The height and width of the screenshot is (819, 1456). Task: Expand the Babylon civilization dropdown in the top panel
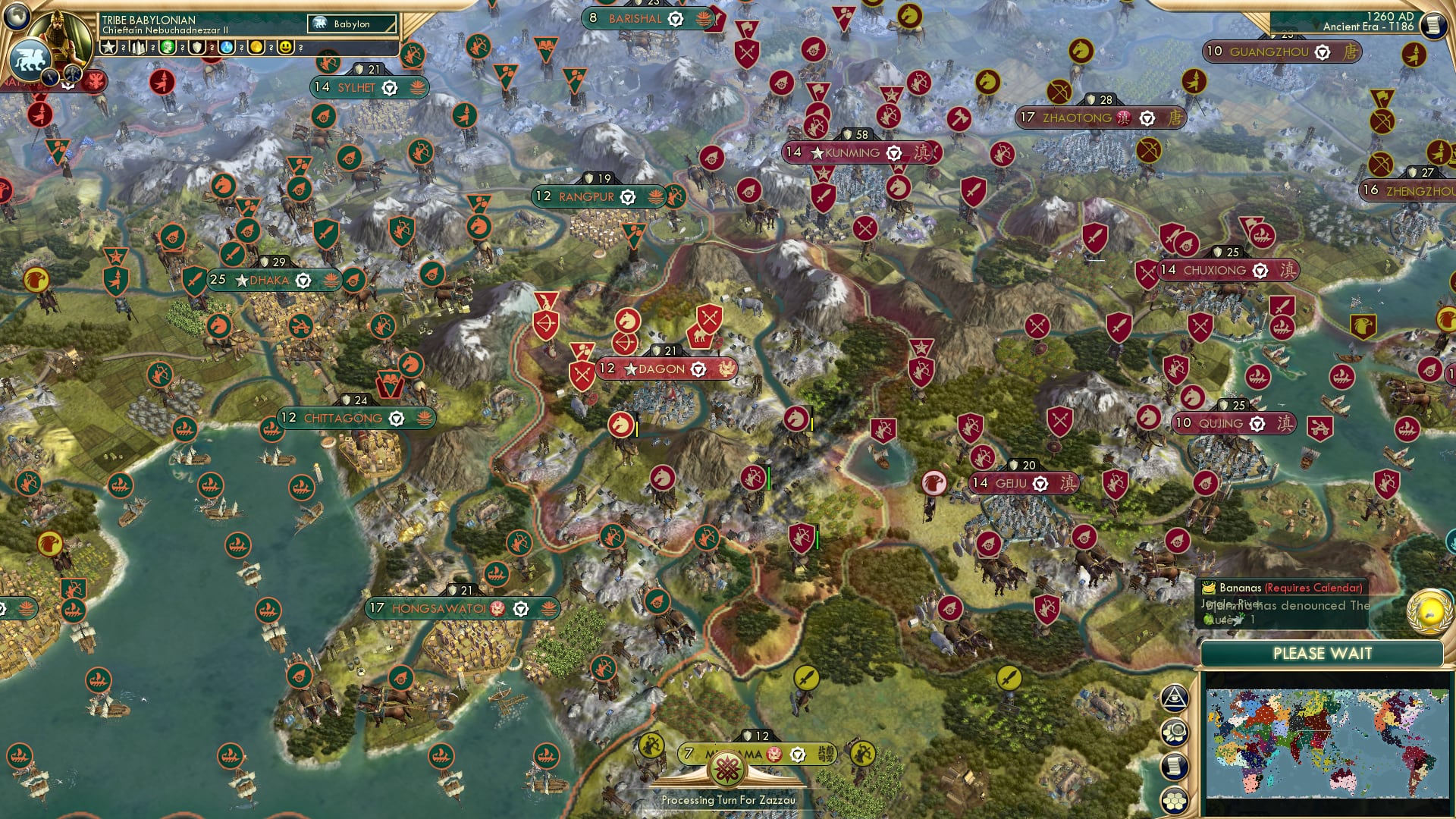pos(353,24)
